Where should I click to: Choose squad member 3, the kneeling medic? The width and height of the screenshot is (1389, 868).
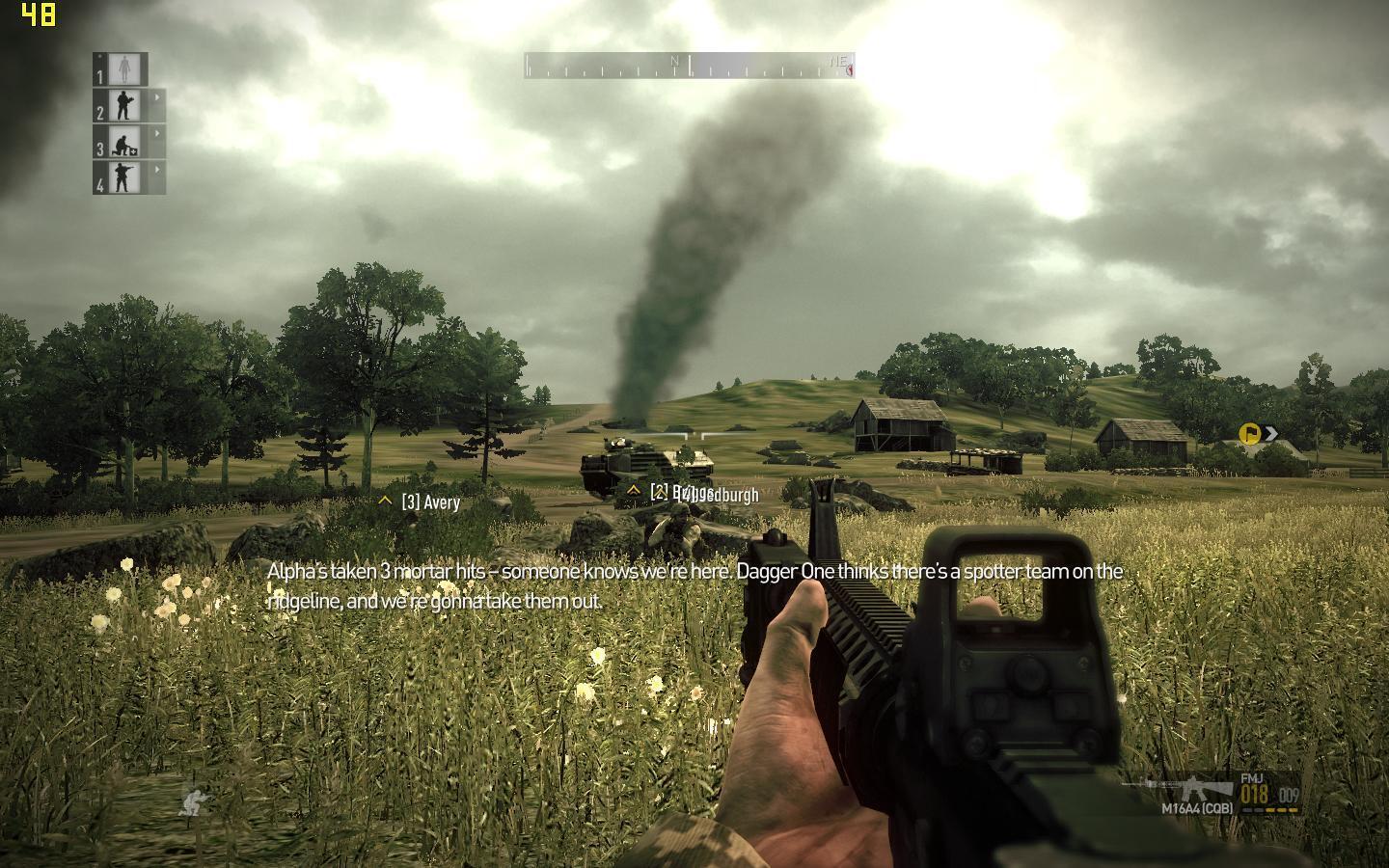click(124, 141)
